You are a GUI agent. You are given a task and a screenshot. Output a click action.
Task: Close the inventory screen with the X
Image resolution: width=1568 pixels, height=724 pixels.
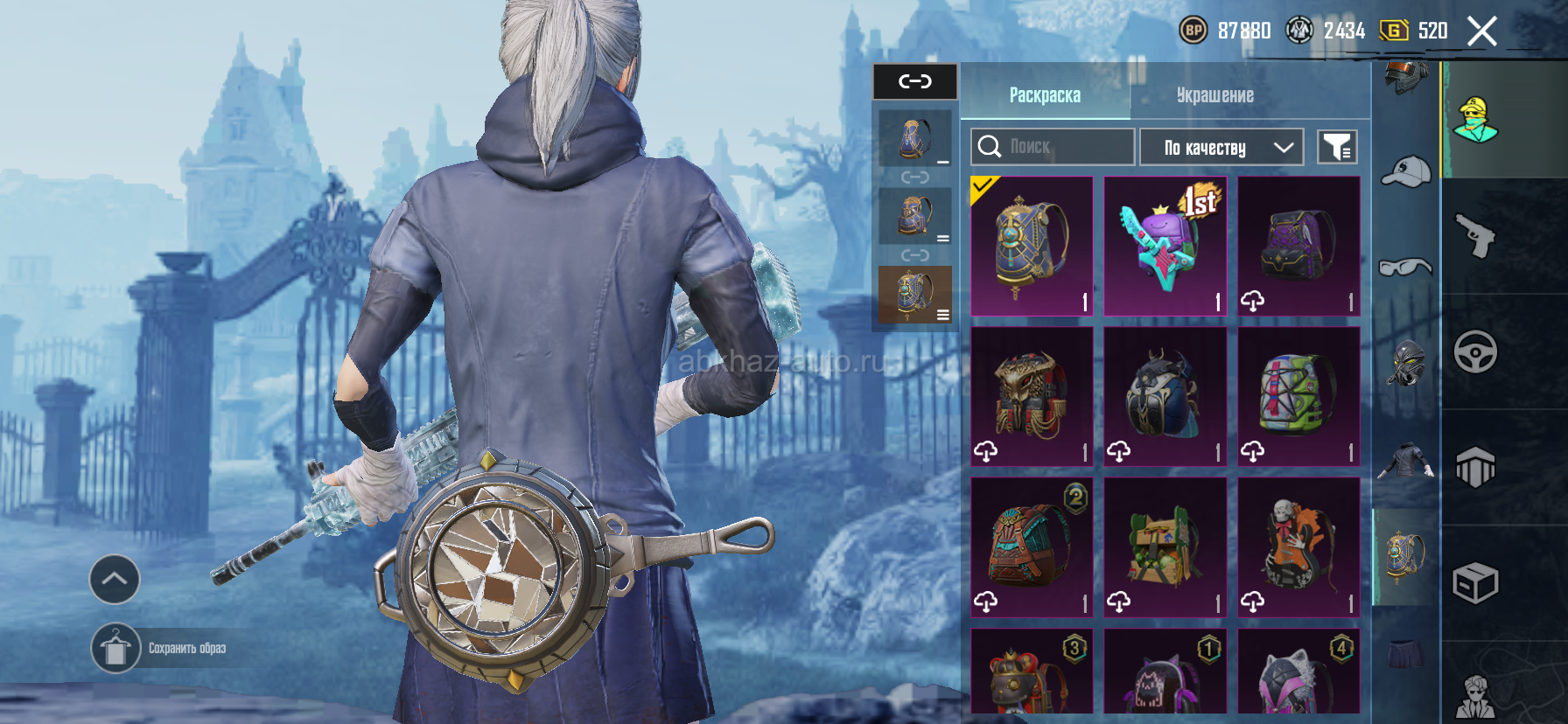[1481, 31]
